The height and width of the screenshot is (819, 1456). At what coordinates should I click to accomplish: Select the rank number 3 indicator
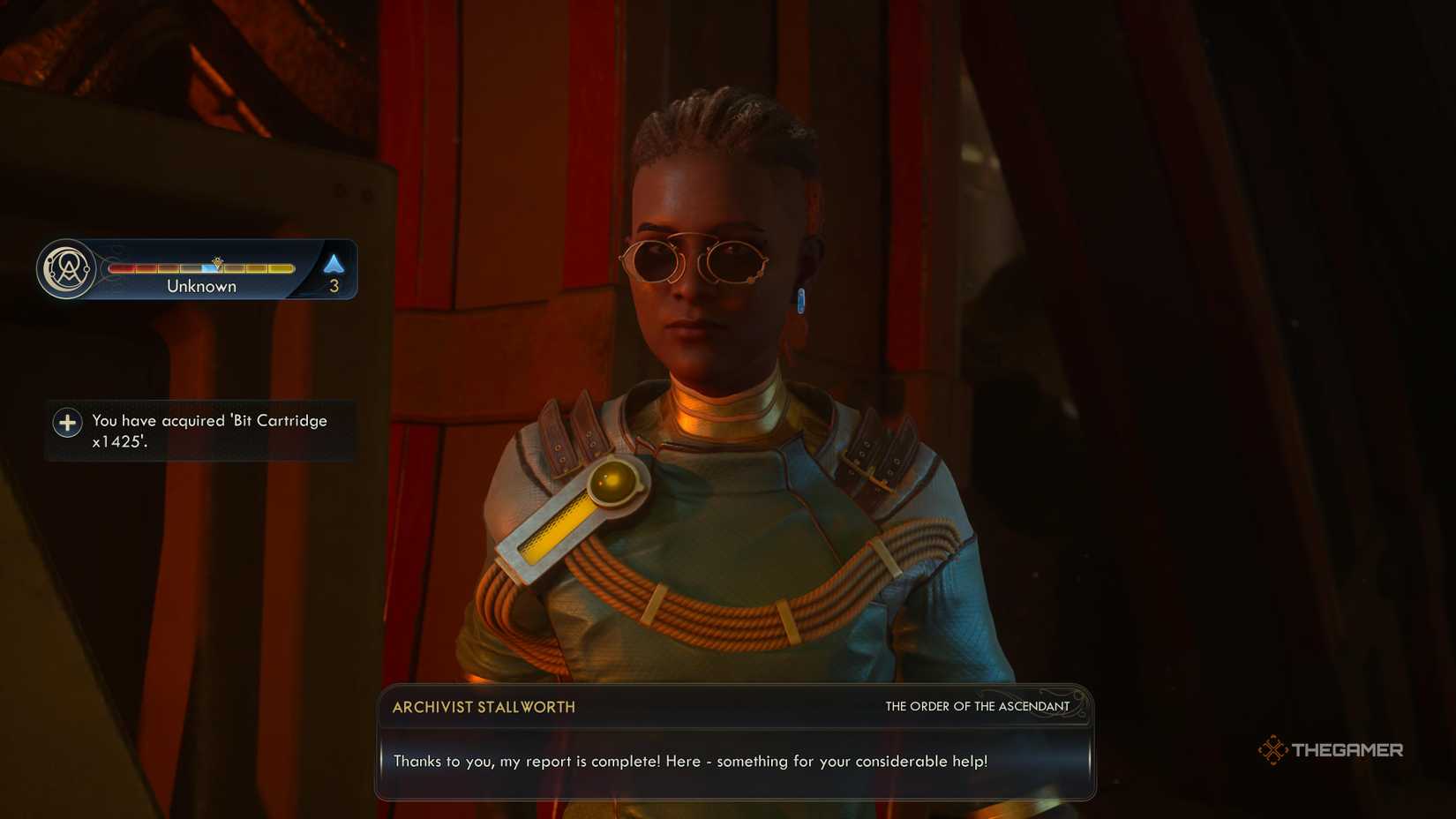tap(334, 284)
